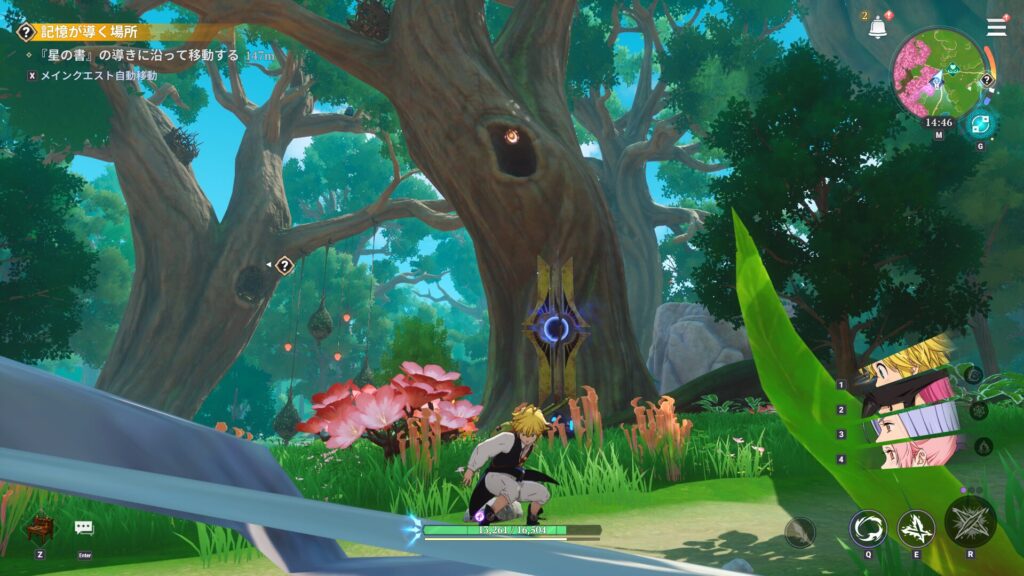This screenshot has height=576, width=1024.
Task: Click the quest marker on minimap edge
Action: [987, 80]
